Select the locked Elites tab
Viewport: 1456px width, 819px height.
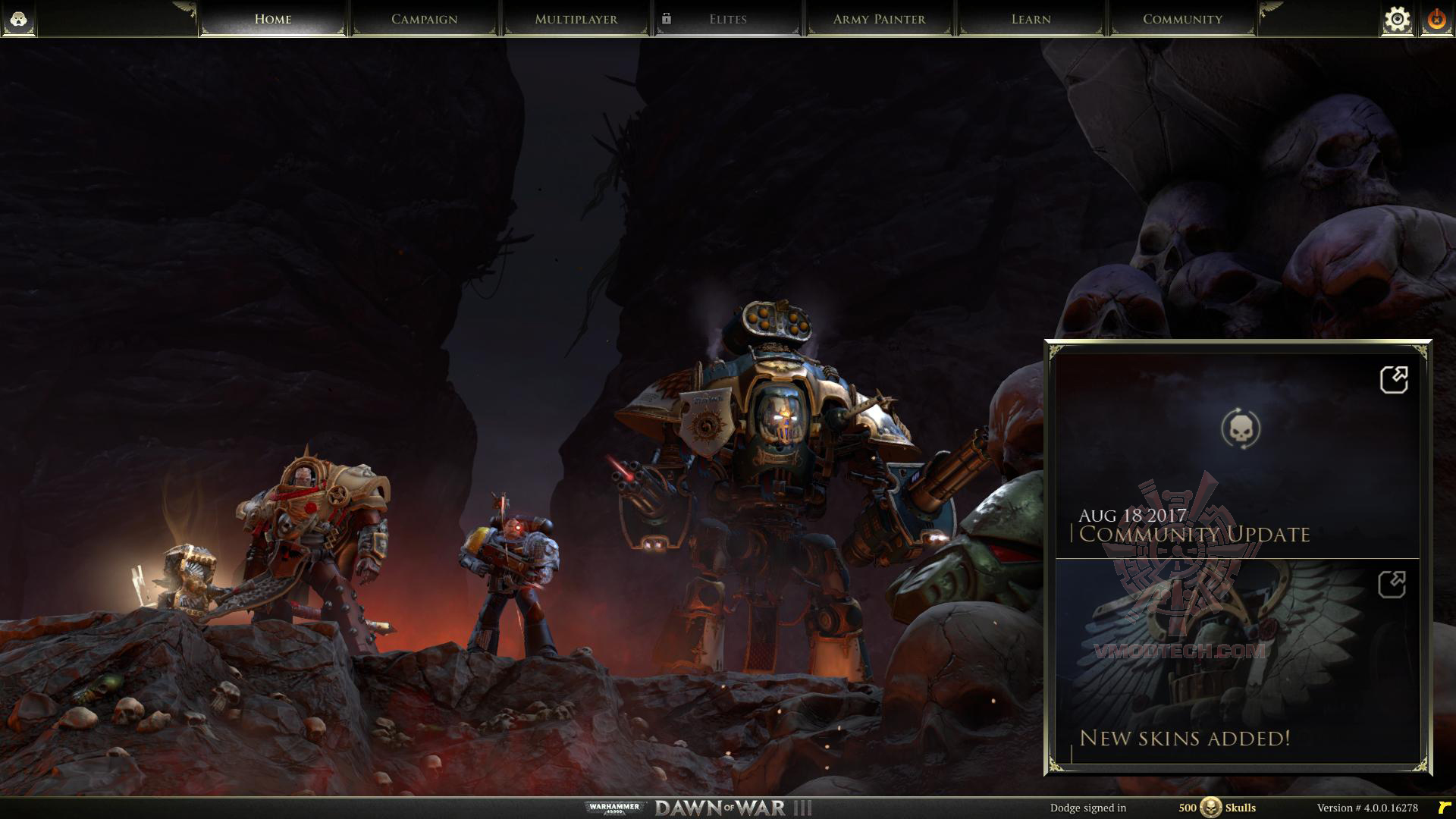(727, 19)
